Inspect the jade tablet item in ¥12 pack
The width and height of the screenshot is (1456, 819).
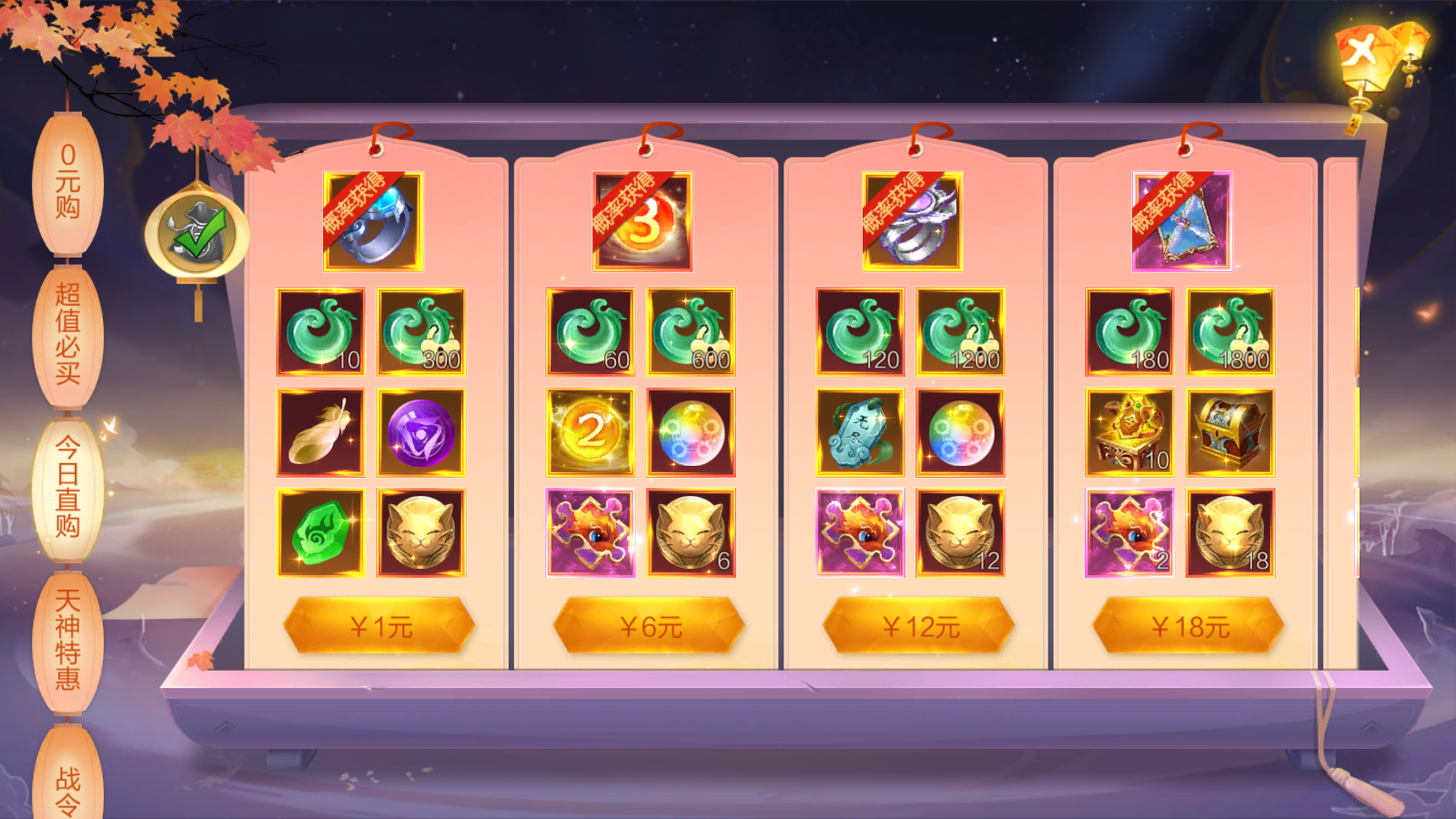[860, 432]
